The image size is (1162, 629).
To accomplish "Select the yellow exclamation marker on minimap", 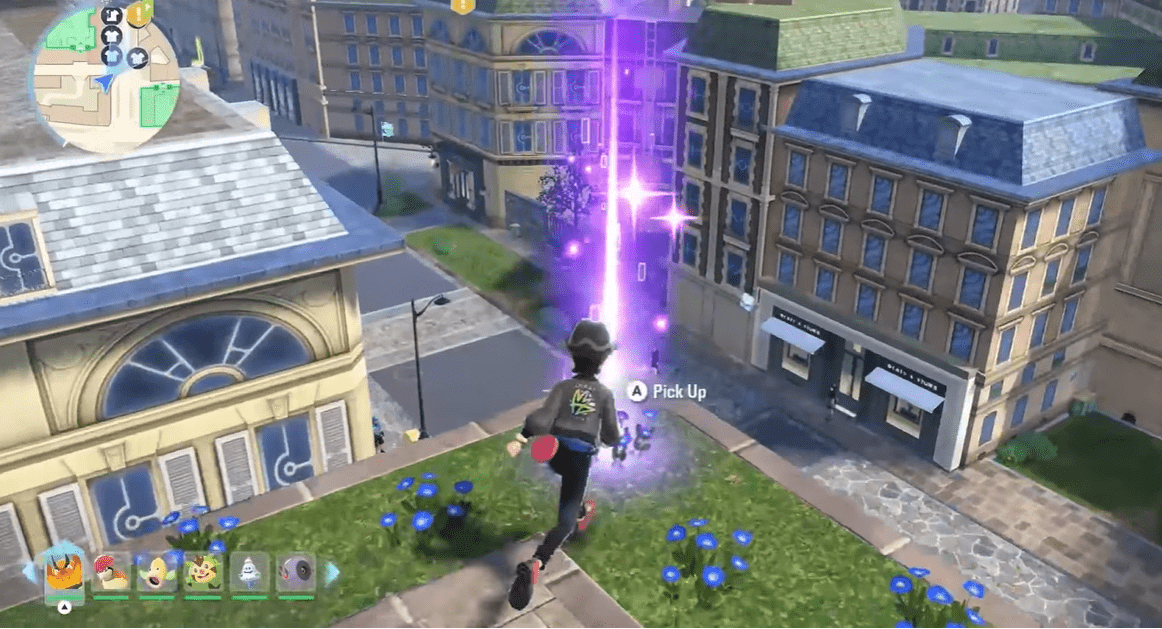I will click(x=139, y=13).
